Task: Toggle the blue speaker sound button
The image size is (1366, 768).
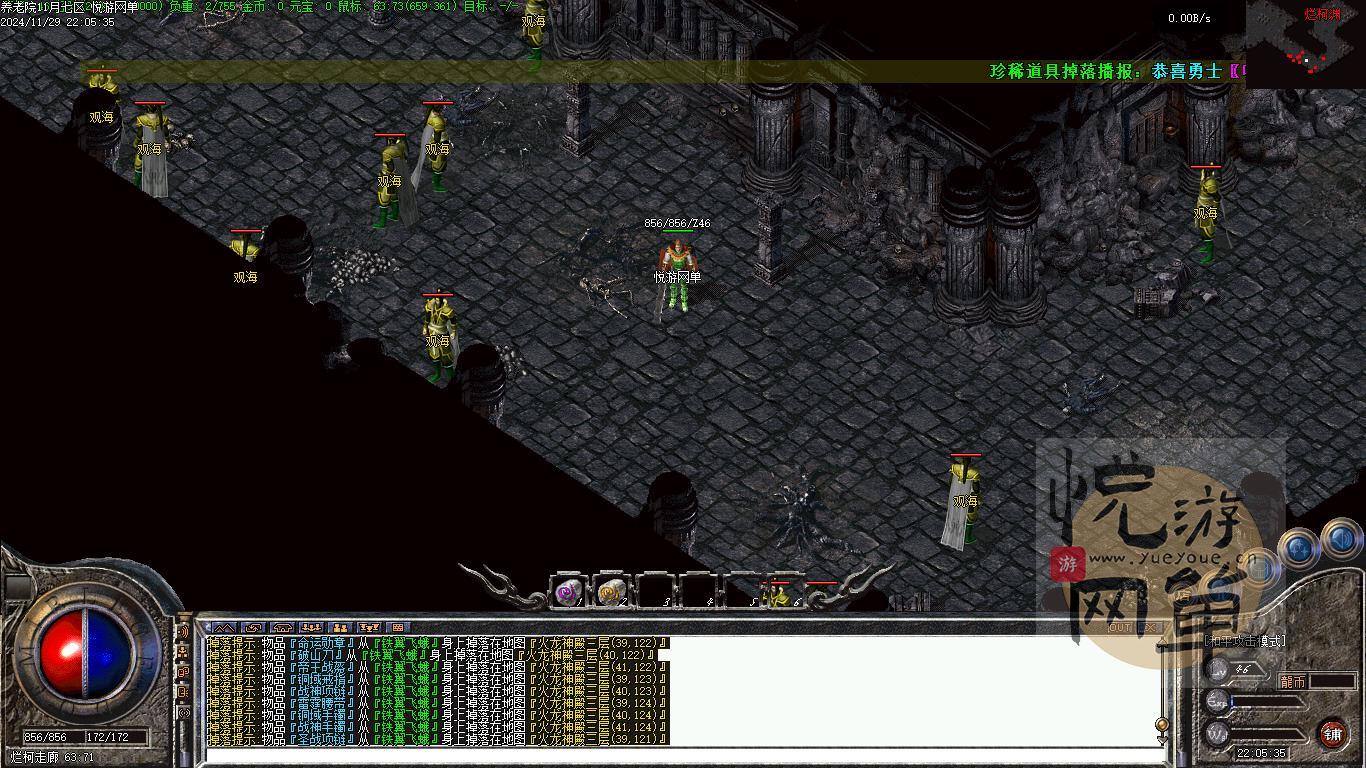Action: click(1342, 540)
